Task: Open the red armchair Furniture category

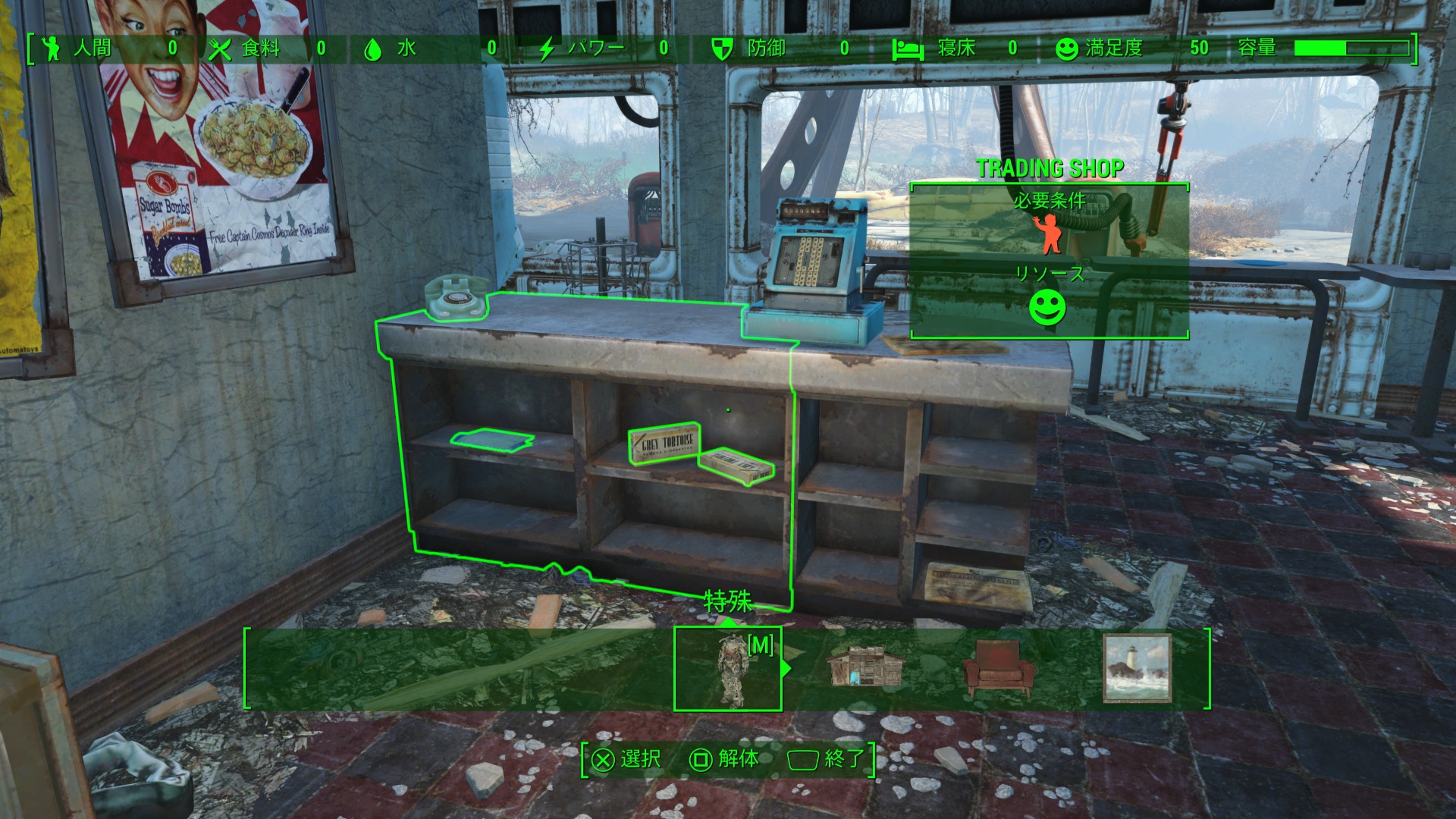Action: [999, 669]
